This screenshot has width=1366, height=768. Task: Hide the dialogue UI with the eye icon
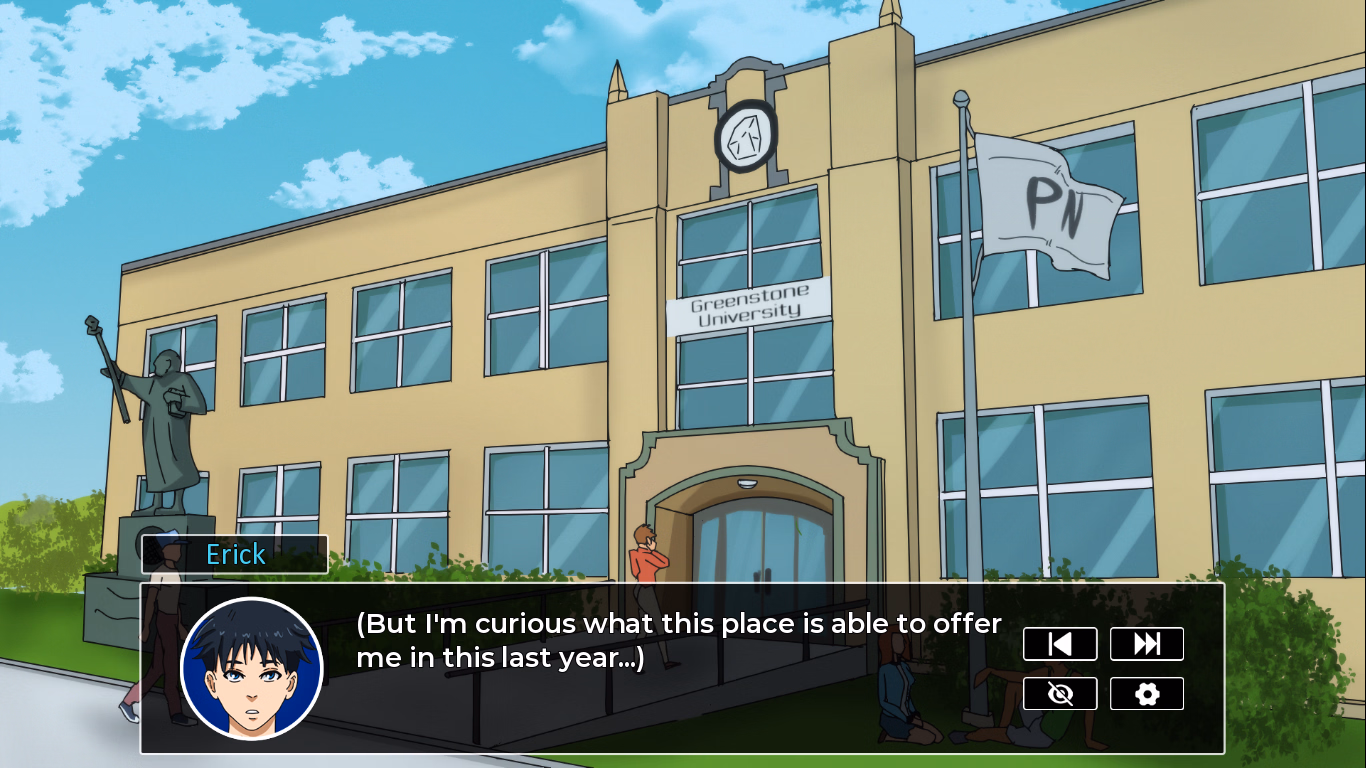pyautogui.click(x=1060, y=693)
